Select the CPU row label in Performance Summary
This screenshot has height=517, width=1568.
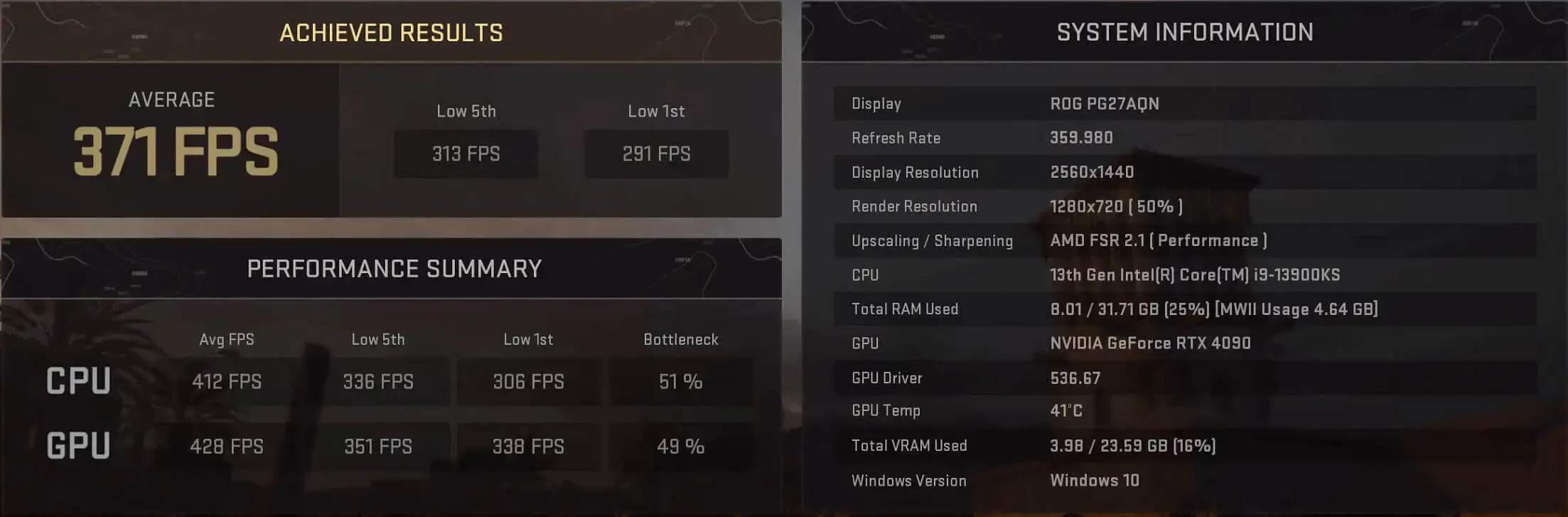[78, 381]
